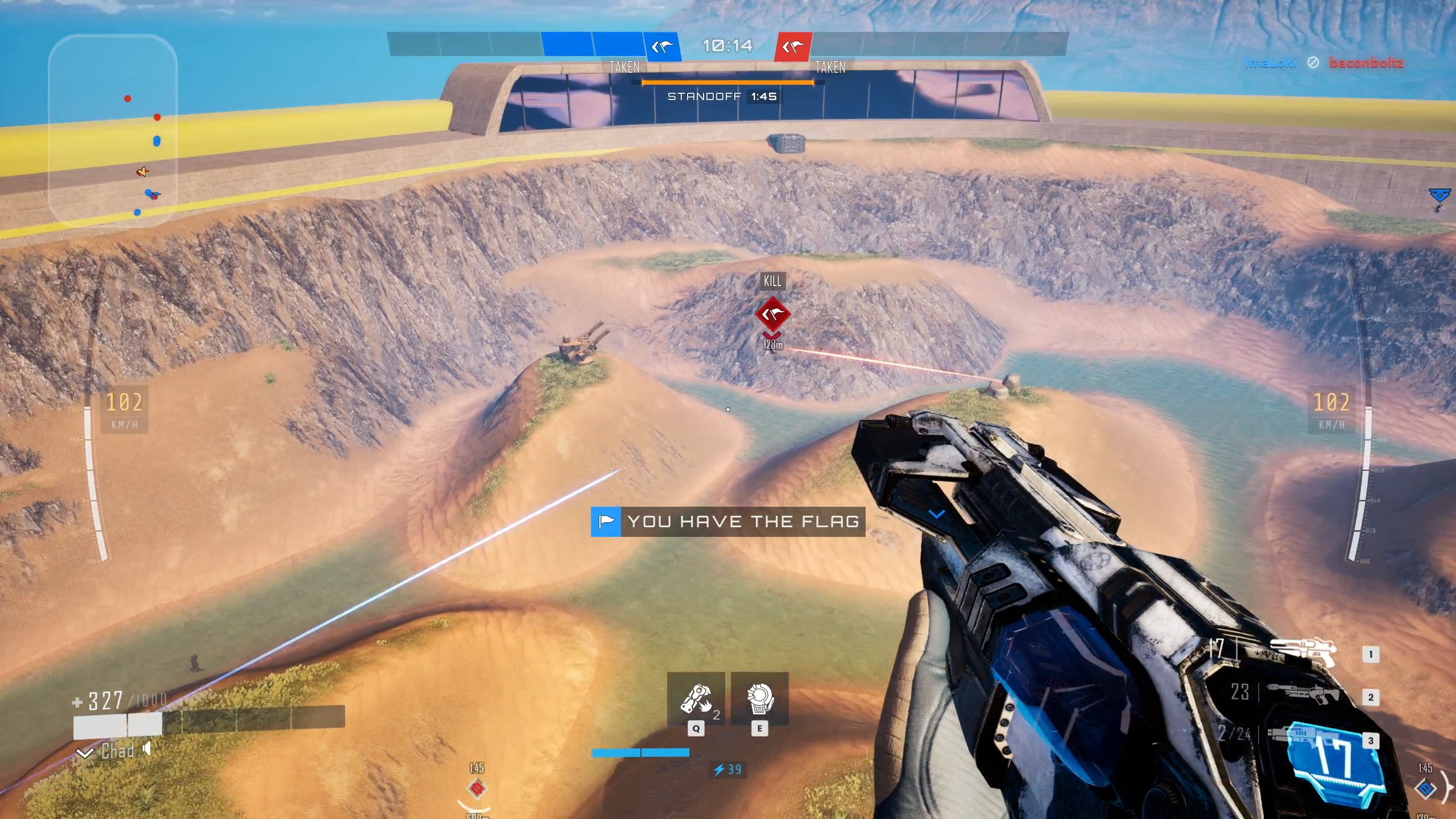Click the blue team flag emblem

point(662,47)
